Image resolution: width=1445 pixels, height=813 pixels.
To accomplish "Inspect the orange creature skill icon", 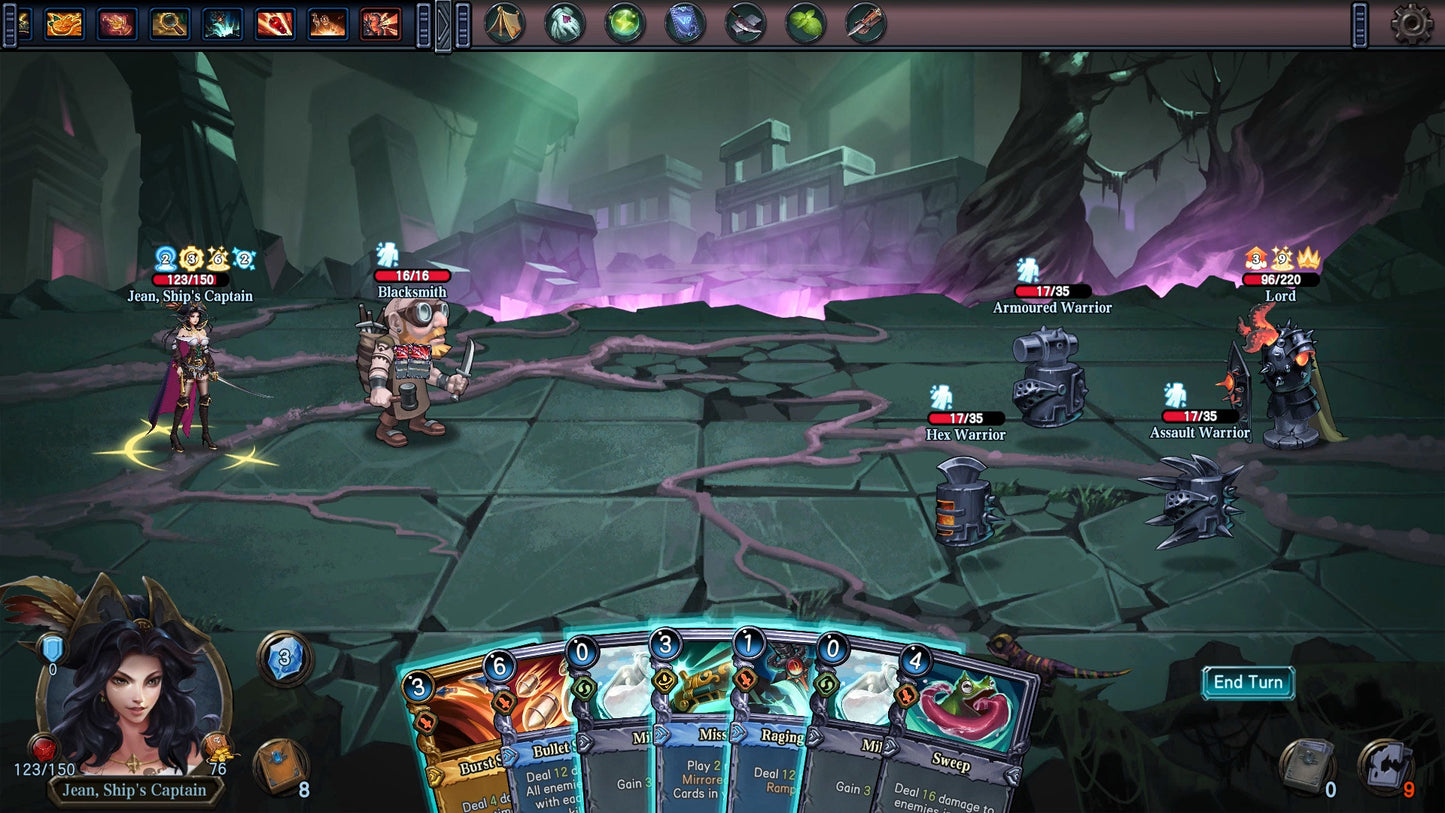I will [x=65, y=23].
